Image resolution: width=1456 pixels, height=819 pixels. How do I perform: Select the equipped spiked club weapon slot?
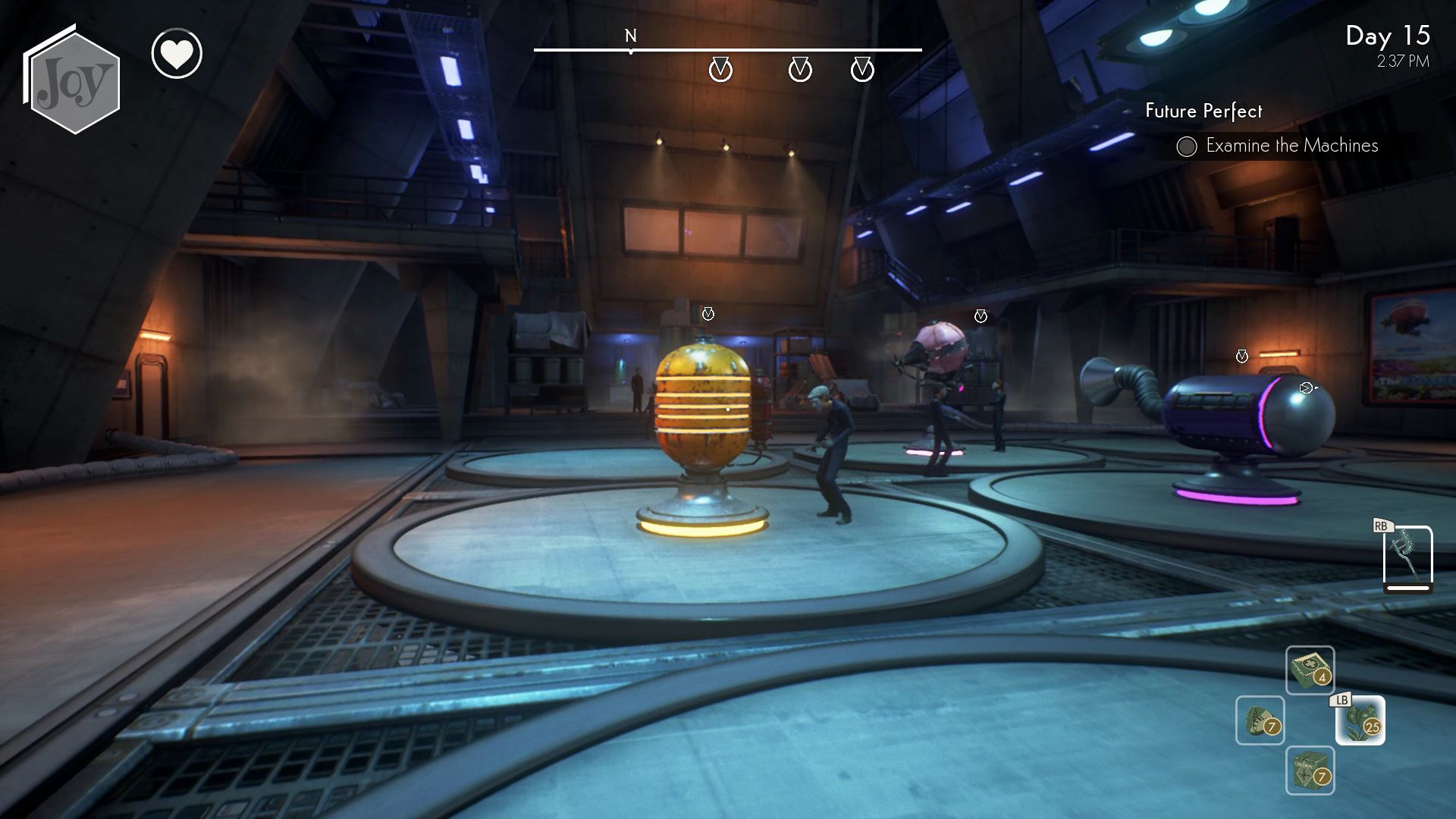pyautogui.click(x=1407, y=557)
